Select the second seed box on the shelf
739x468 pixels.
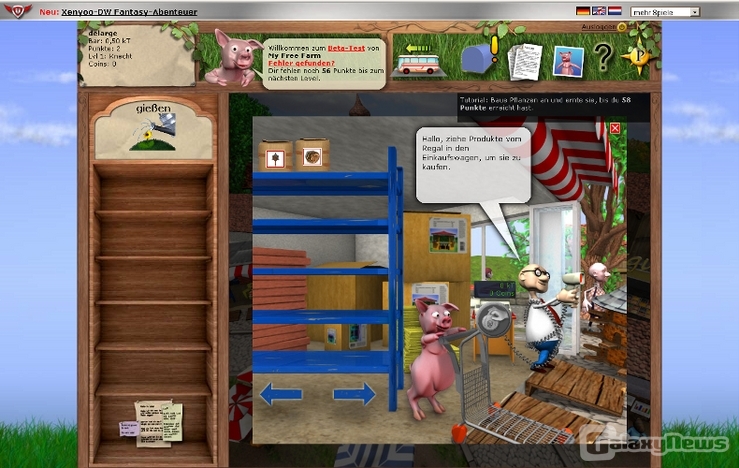[x=312, y=156]
